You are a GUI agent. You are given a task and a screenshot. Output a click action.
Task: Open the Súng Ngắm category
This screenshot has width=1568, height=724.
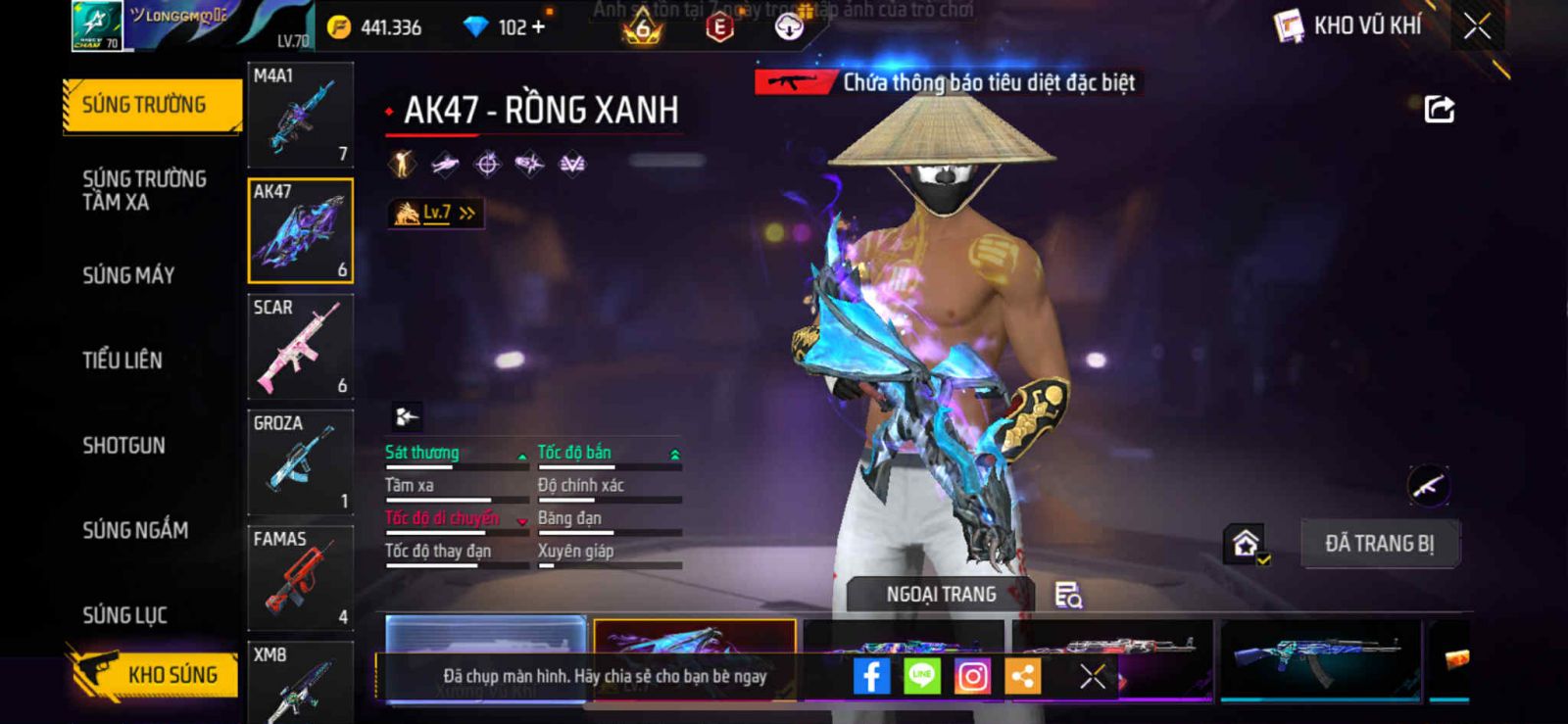point(135,530)
